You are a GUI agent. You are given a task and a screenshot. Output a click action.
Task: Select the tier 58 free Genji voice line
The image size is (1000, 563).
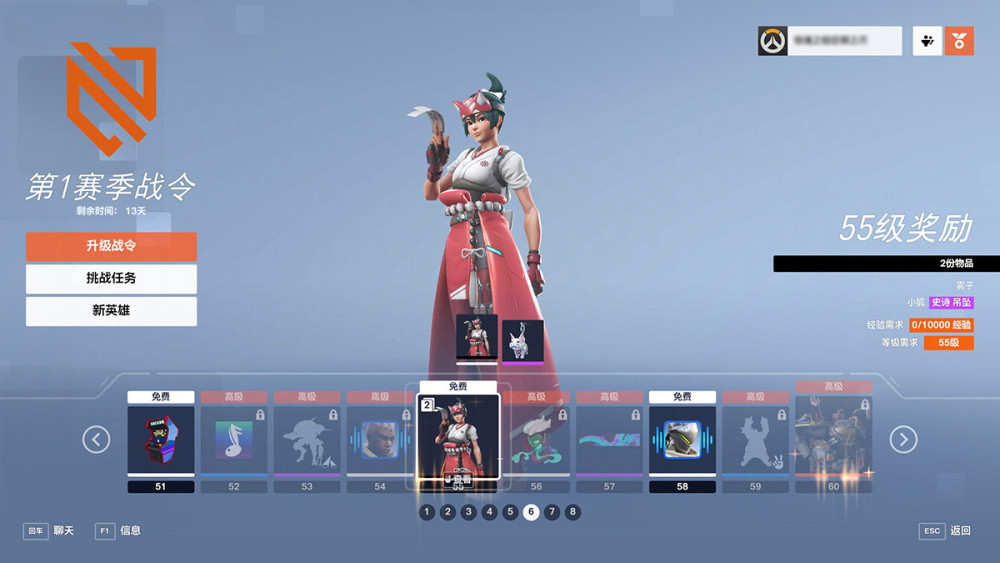click(x=682, y=440)
